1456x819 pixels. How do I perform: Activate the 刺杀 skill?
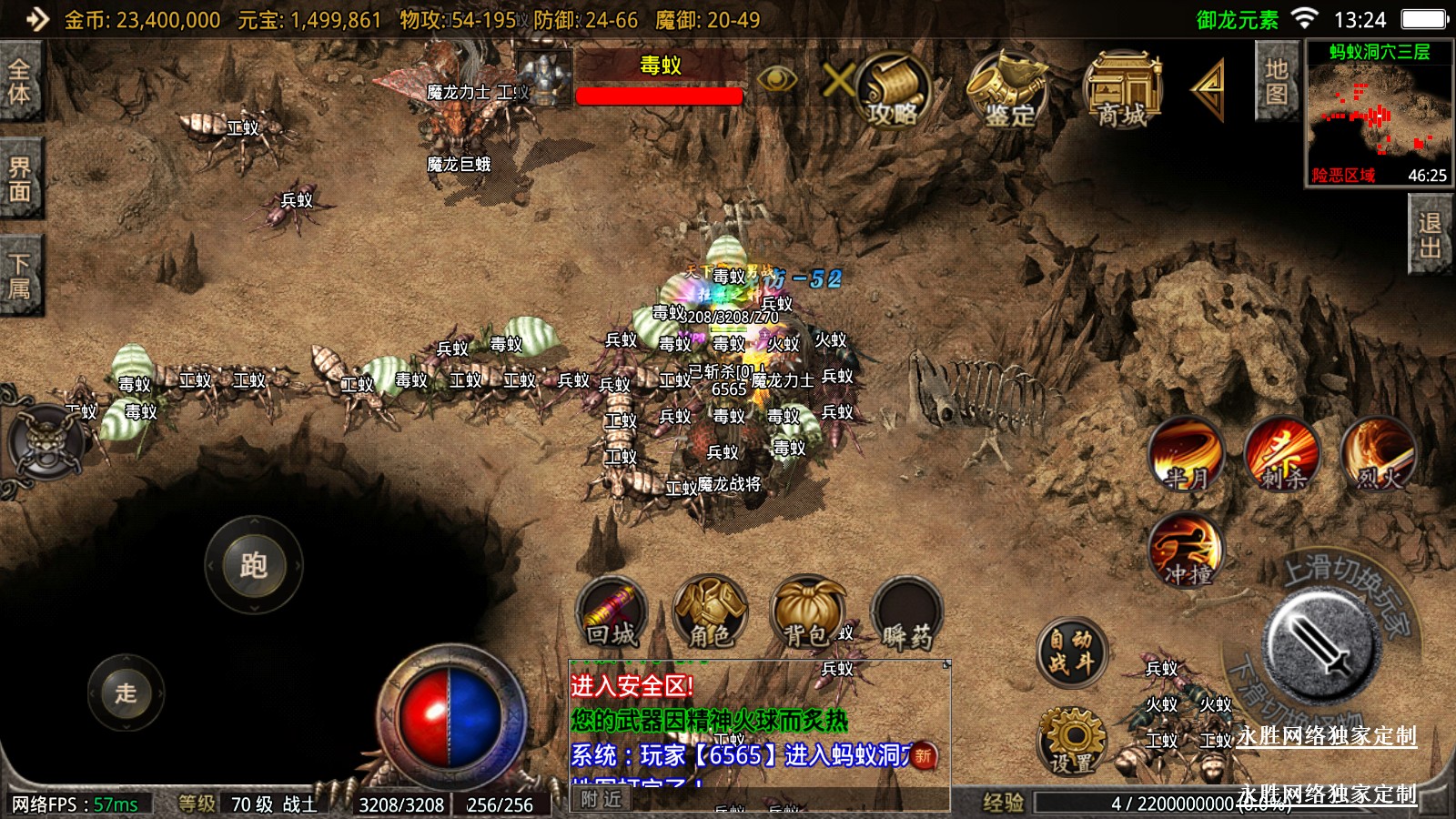point(1282,454)
